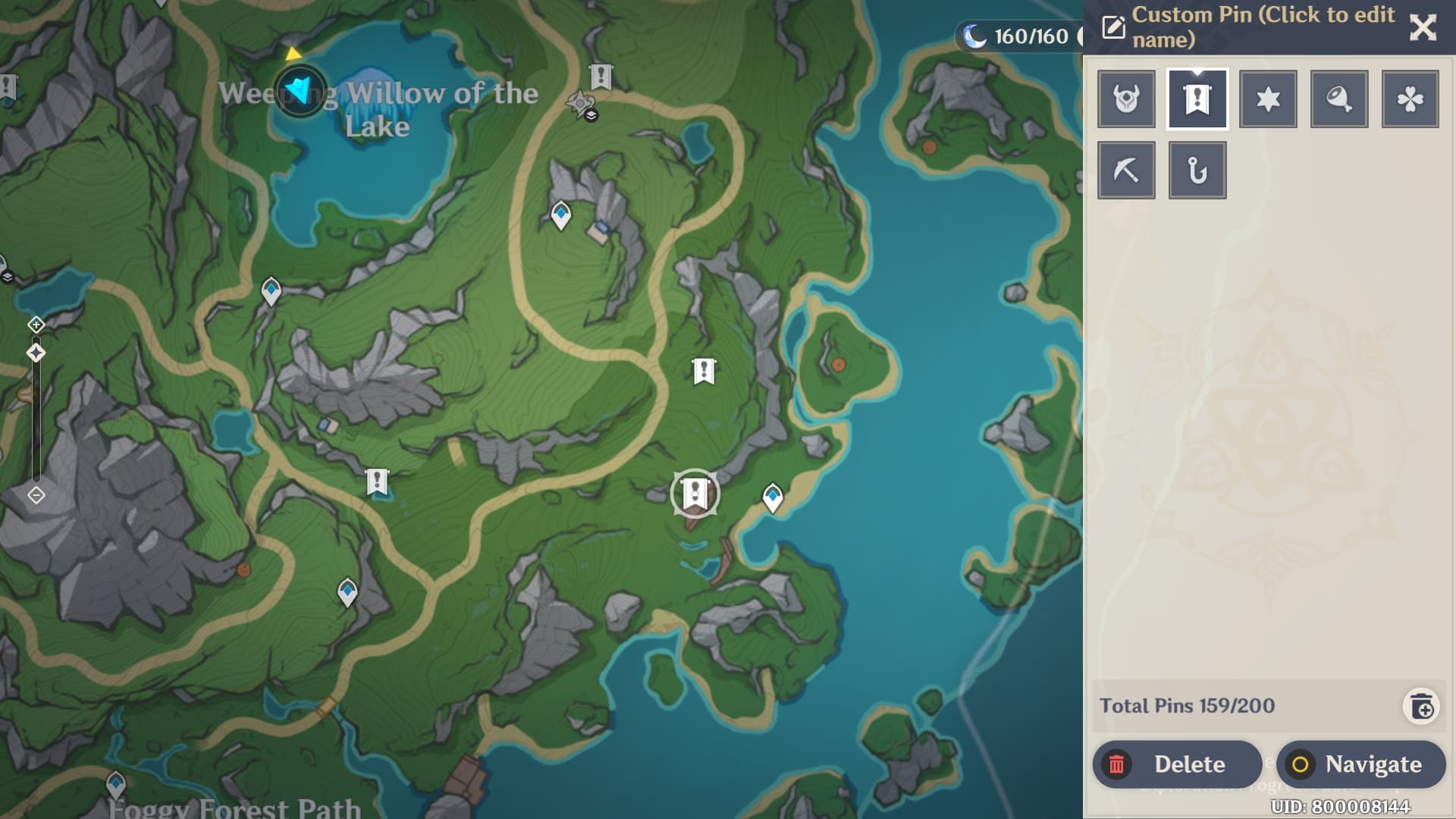Delete the selected custom pin
The image size is (1456, 819).
[x=1176, y=764]
